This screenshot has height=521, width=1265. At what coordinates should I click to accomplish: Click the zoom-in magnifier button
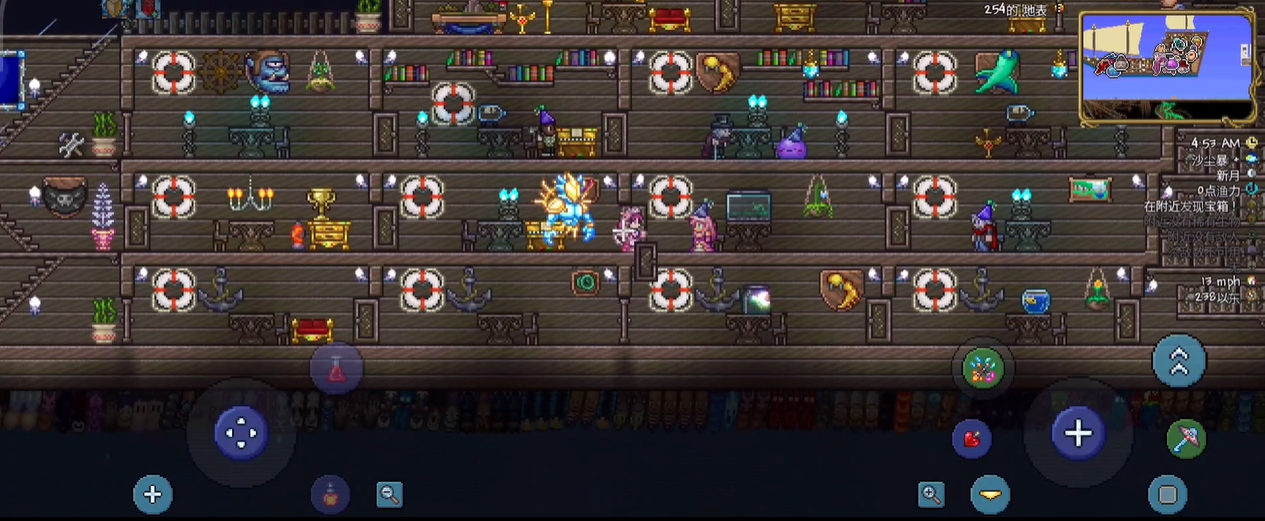pyautogui.click(x=931, y=493)
